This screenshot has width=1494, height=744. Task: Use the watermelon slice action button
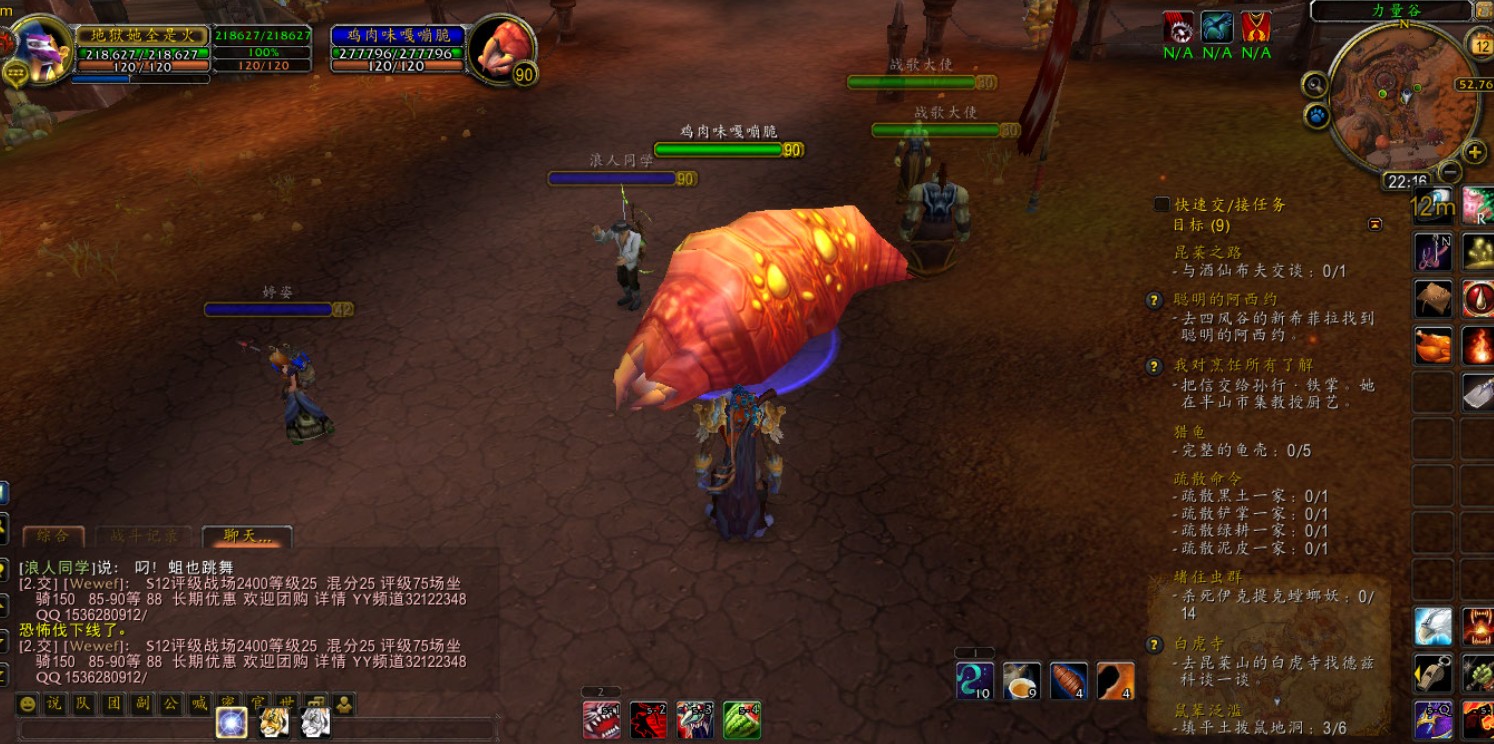tap(742, 719)
